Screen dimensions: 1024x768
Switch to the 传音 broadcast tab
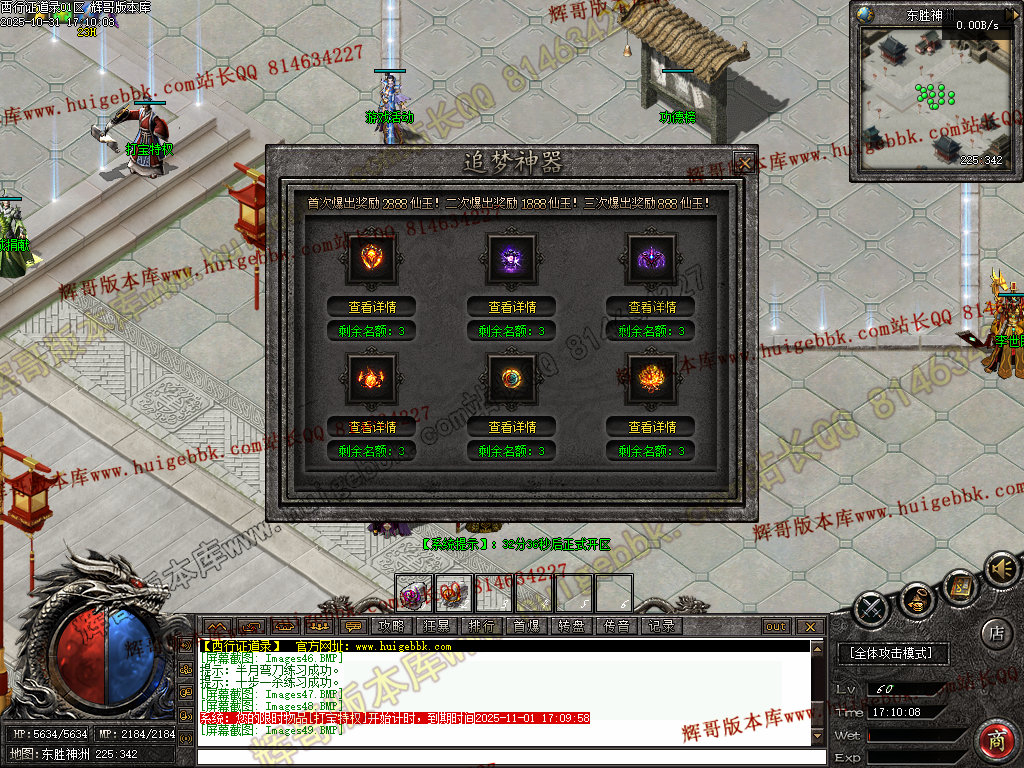click(x=617, y=626)
